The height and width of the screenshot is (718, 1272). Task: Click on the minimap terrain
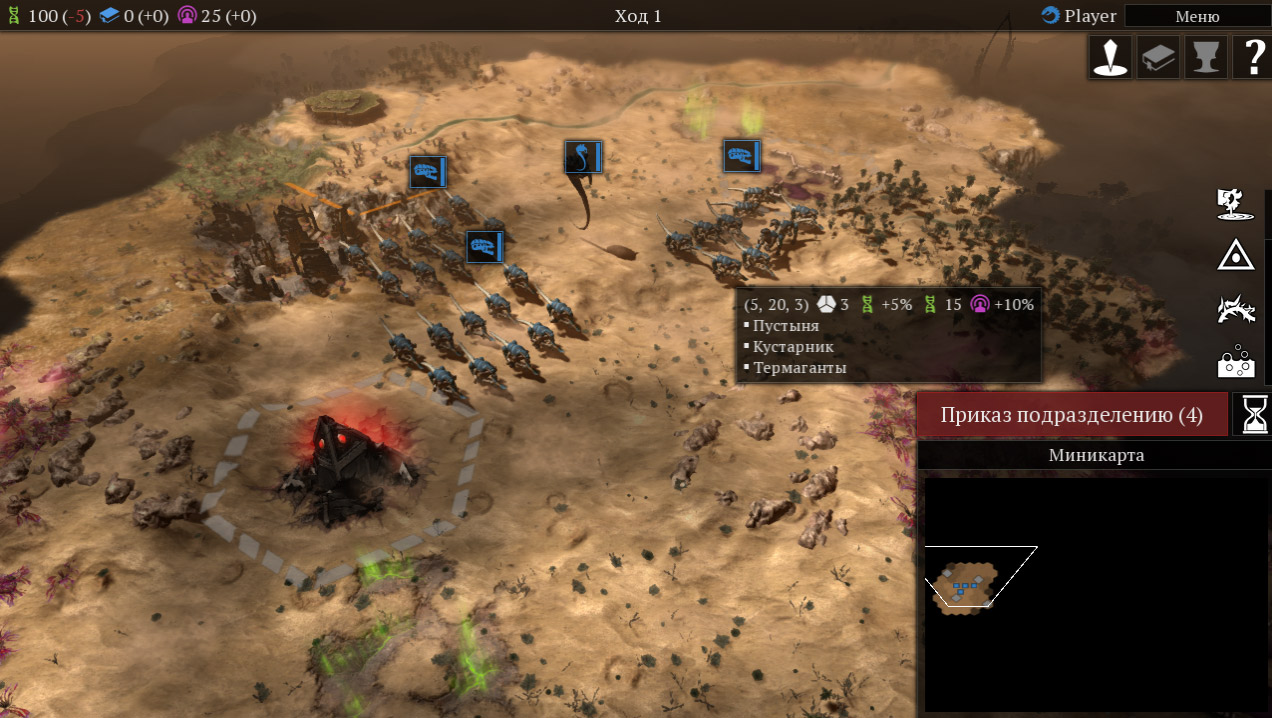coord(965,583)
